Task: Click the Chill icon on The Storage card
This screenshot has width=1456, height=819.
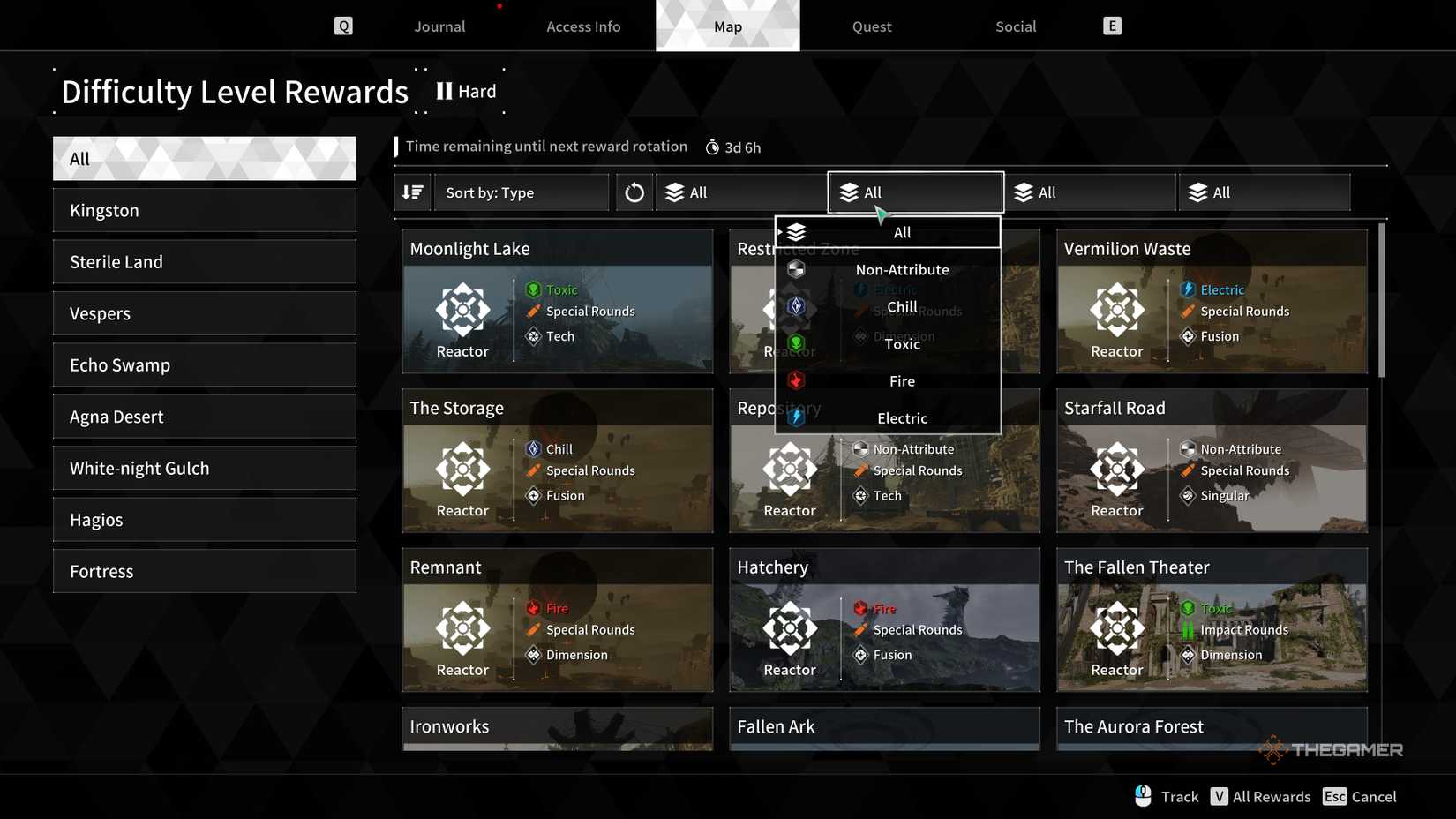Action: point(533,448)
